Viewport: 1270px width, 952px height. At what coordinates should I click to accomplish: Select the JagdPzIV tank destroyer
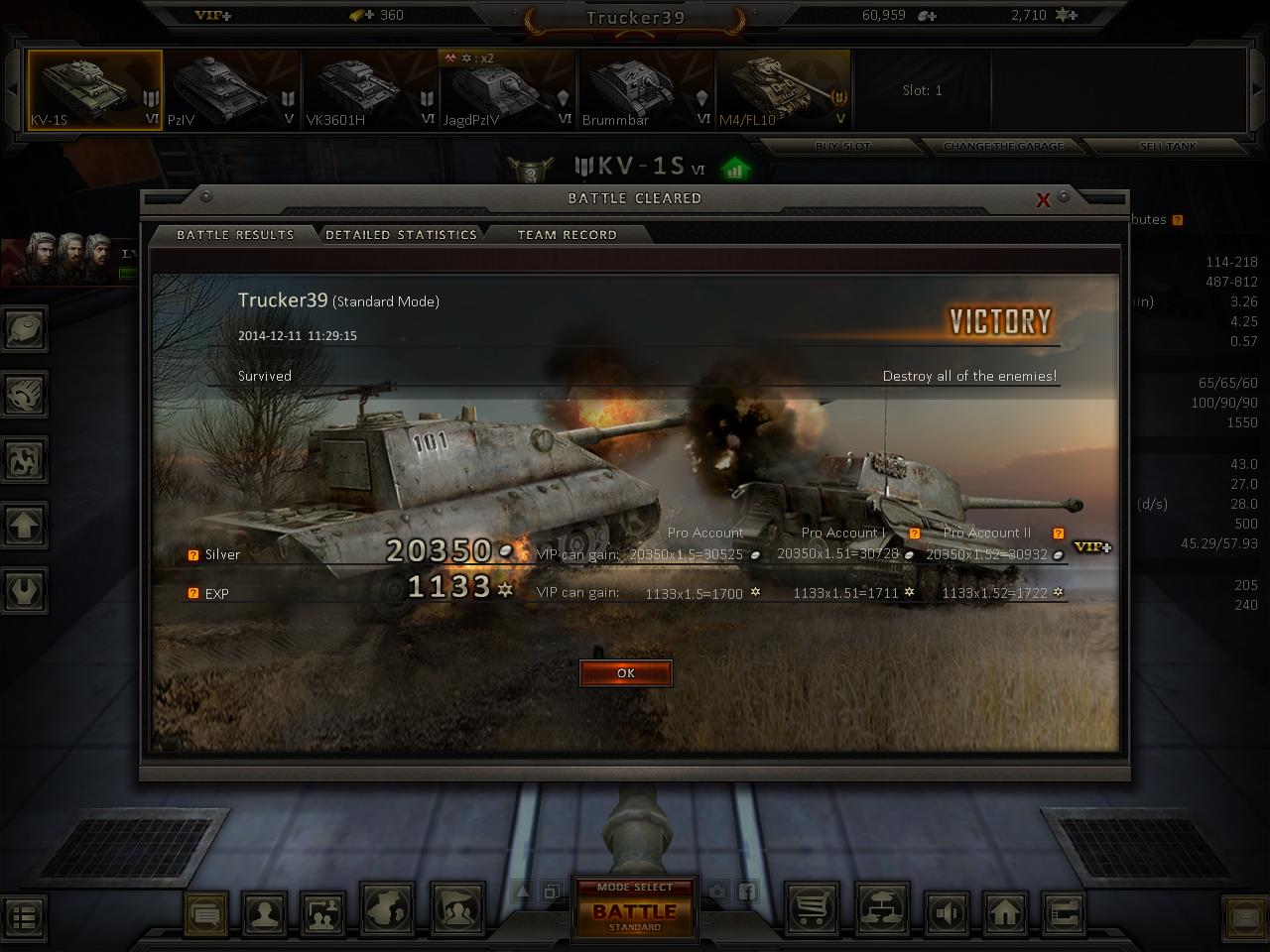tap(507, 91)
